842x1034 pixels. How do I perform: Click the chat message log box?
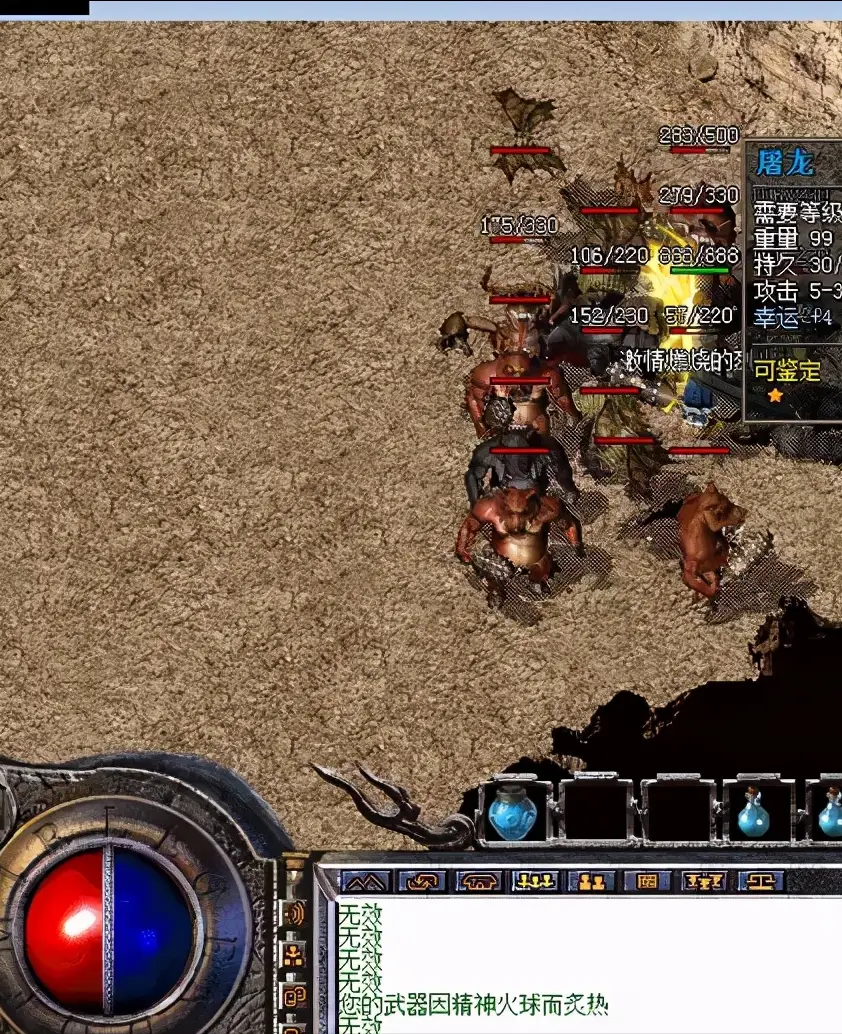[x=590, y=965]
